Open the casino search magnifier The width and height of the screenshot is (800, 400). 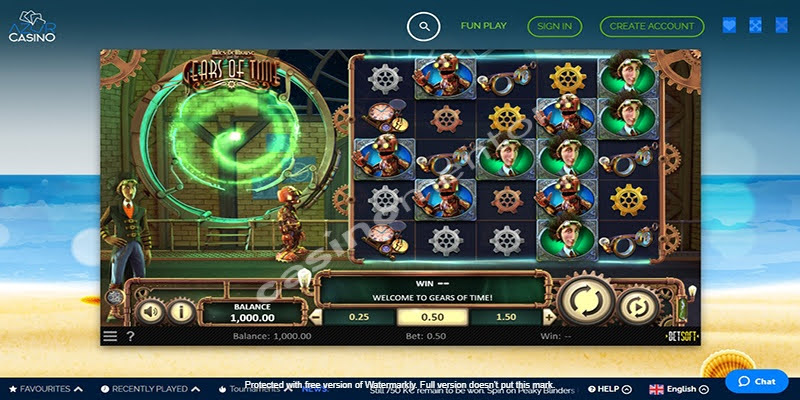click(x=424, y=26)
